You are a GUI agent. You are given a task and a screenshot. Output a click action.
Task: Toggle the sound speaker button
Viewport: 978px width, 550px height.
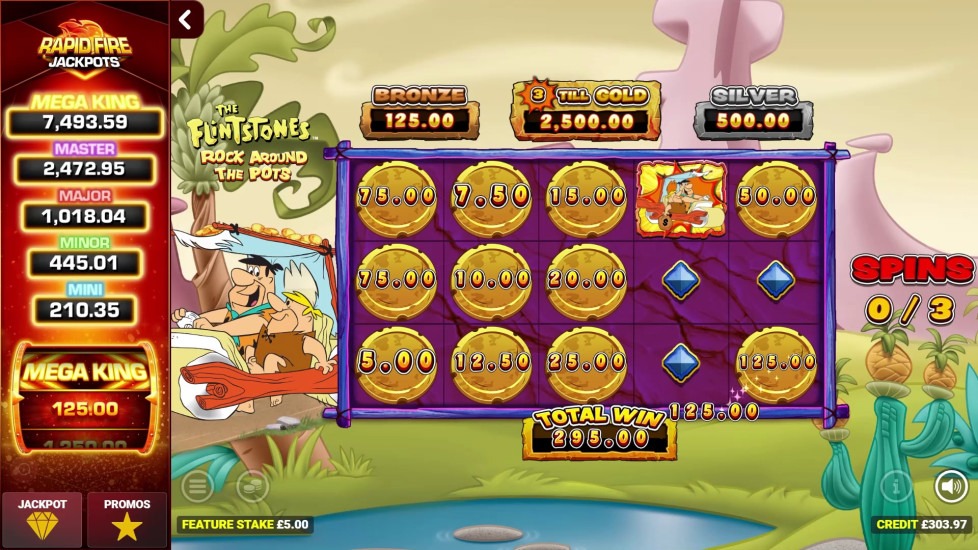pos(951,486)
